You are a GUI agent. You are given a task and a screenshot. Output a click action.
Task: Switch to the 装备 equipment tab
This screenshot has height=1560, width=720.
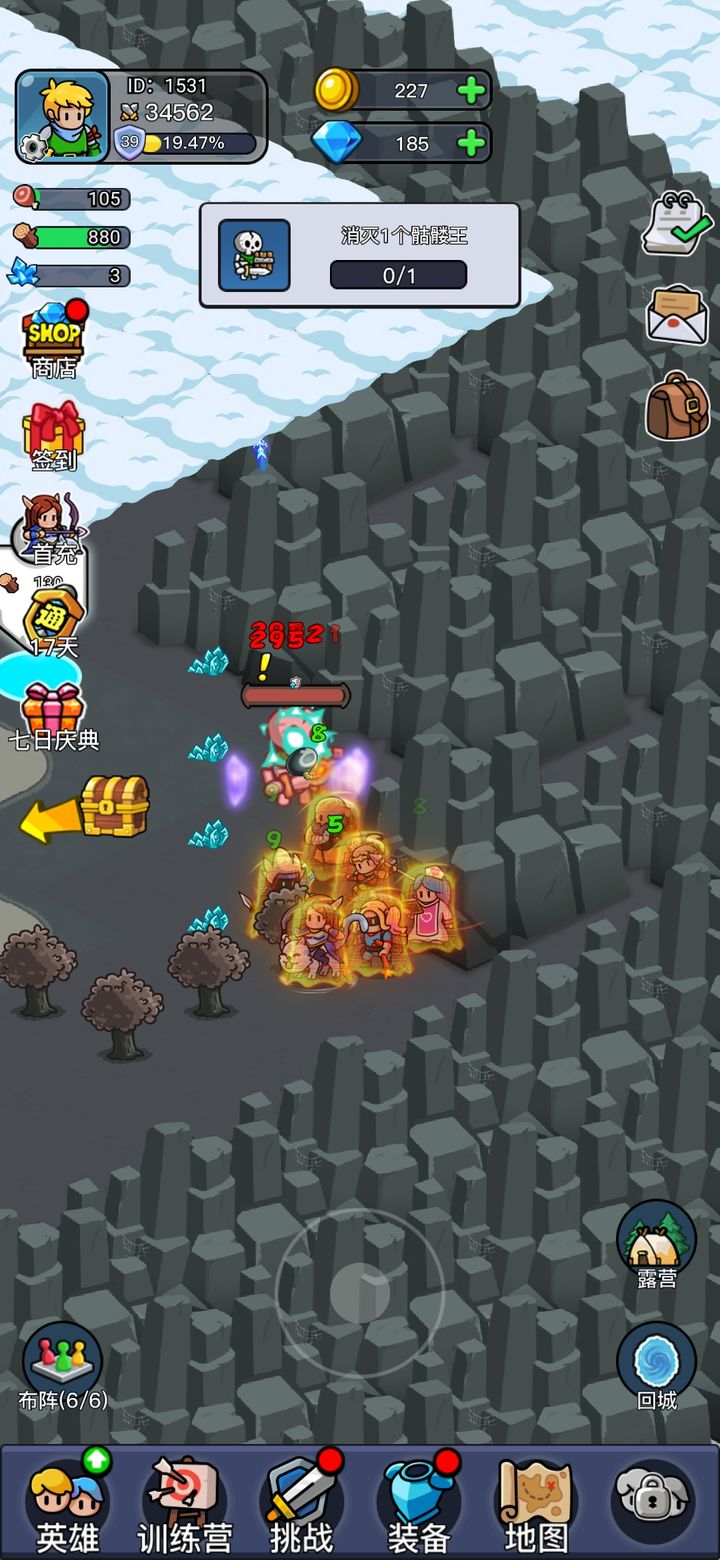[418, 1505]
